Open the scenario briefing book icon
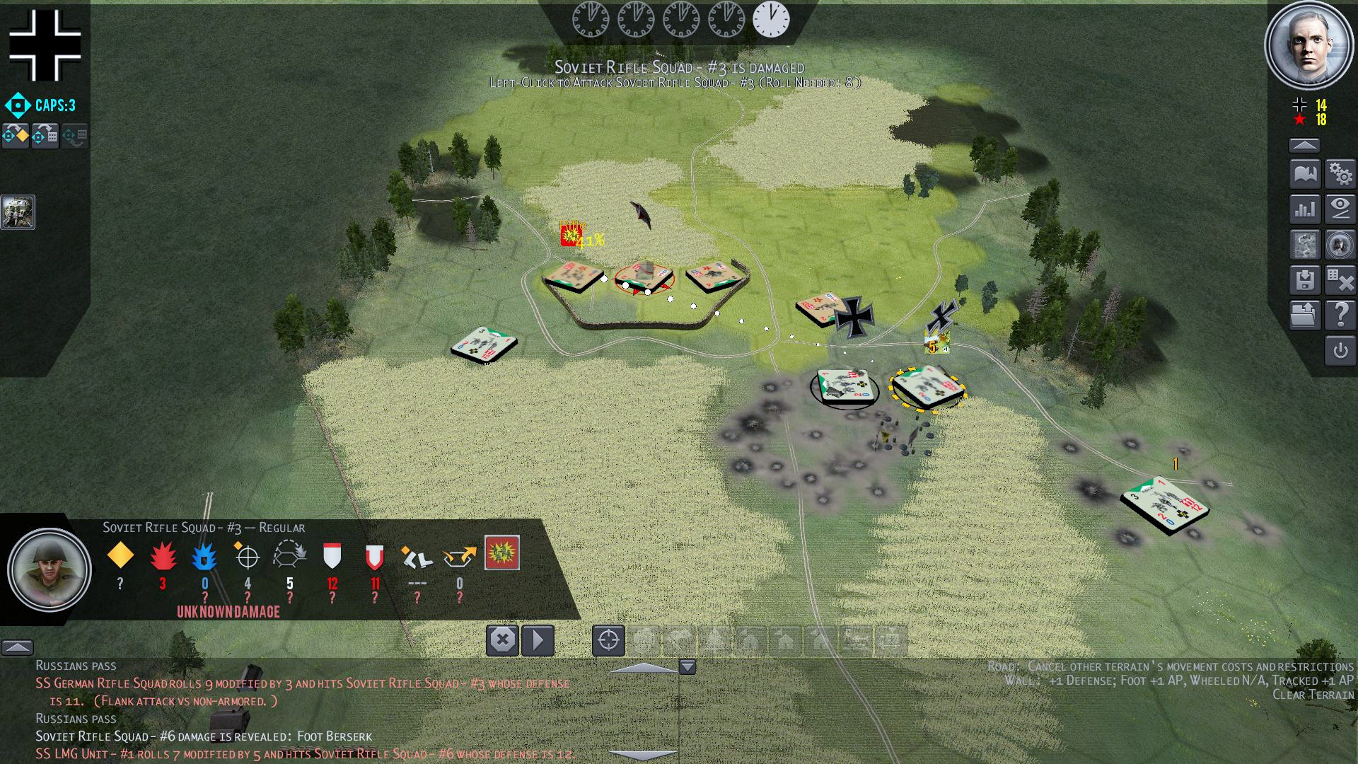 pyautogui.click(x=1304, y=173)
